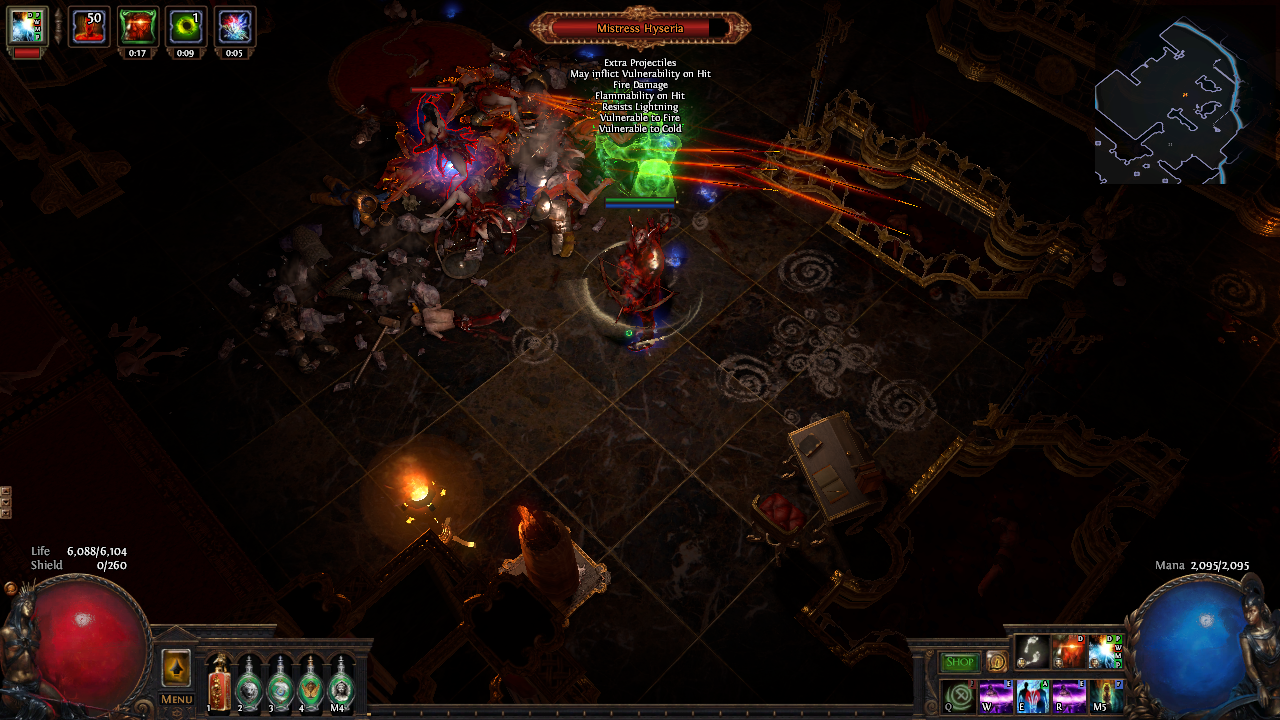Select the red buff icon showing 50 stacks
1280x720 pixels.
pos(89,27)
